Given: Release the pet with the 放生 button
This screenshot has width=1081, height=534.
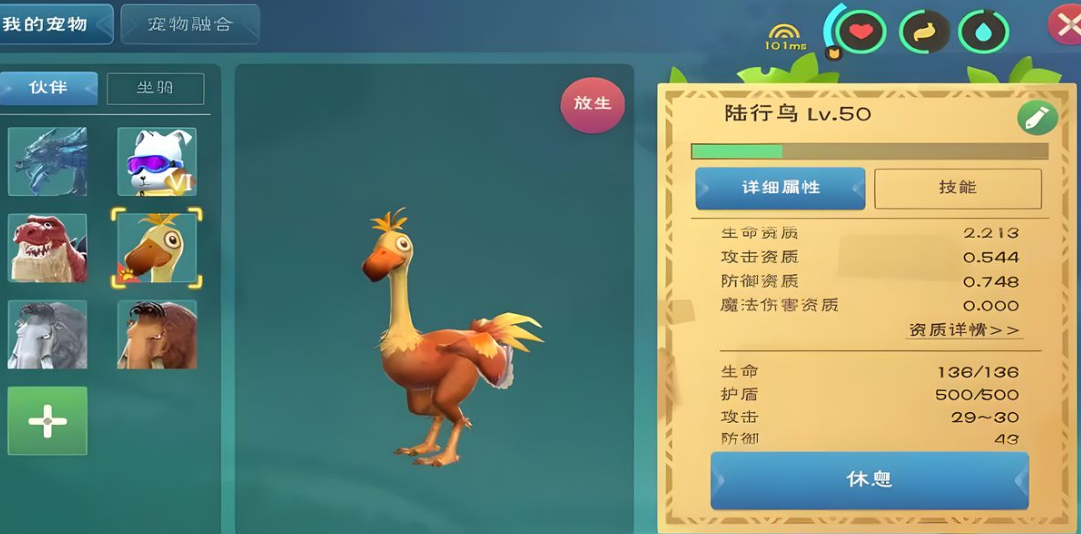Looking at the screenshot, I should (x=592, y=104).
